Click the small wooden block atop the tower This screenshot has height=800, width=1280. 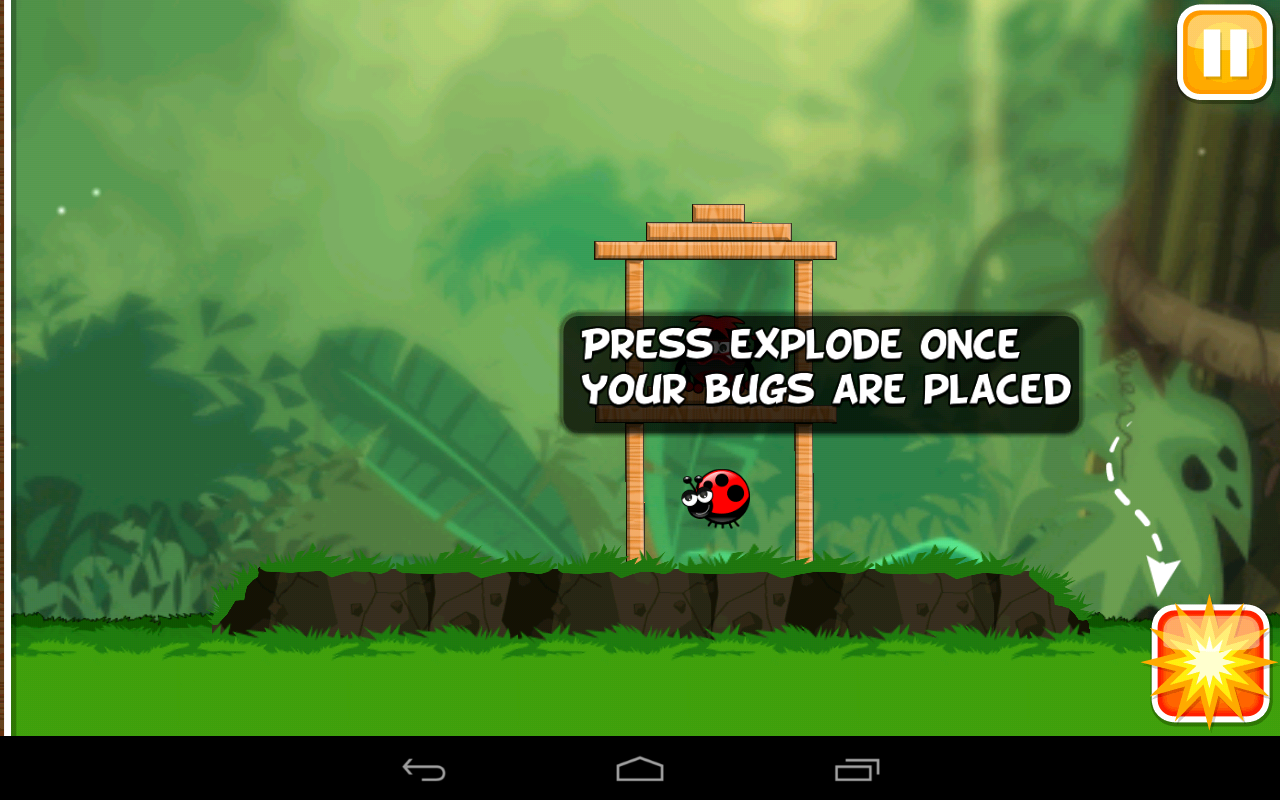click(716, 211)
